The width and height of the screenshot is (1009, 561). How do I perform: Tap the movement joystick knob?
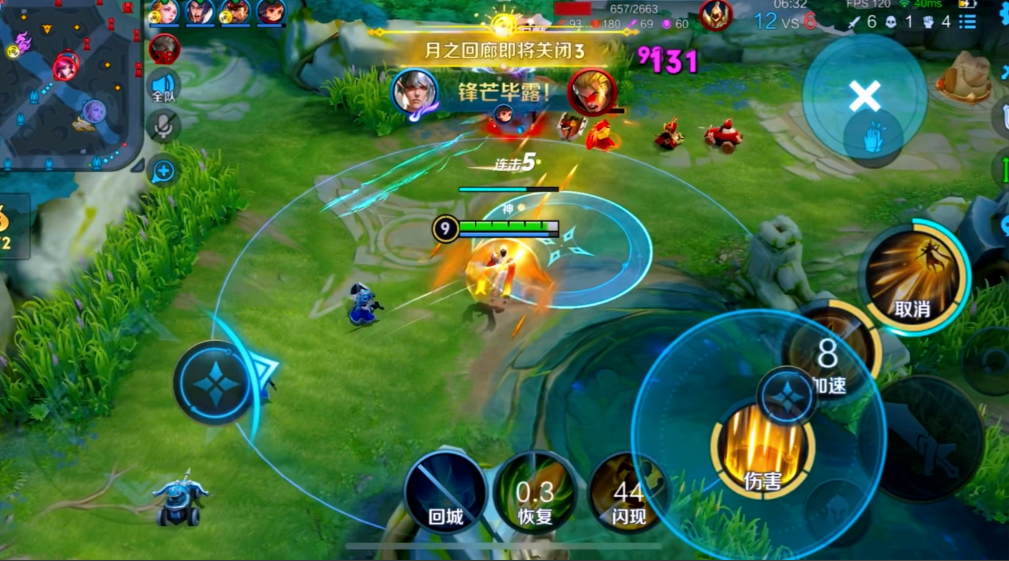(x=213, y=383)
